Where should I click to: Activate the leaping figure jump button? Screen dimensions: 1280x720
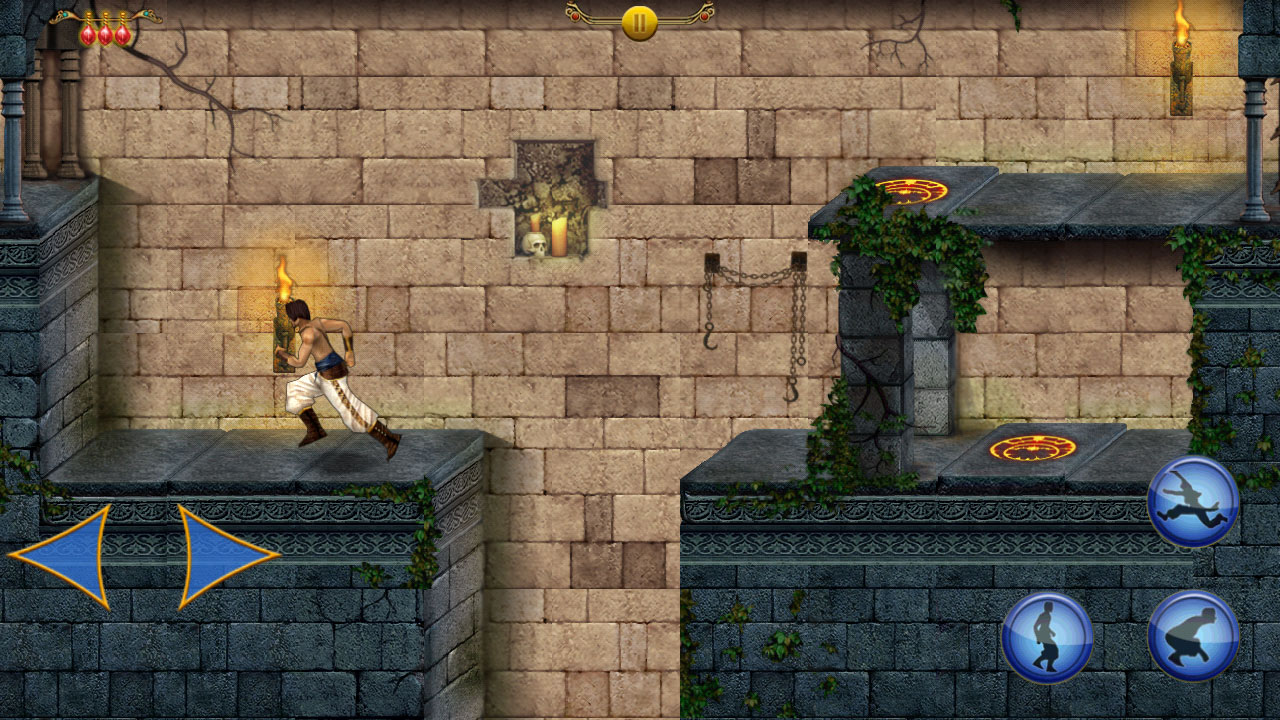(x=1193, y=501)
